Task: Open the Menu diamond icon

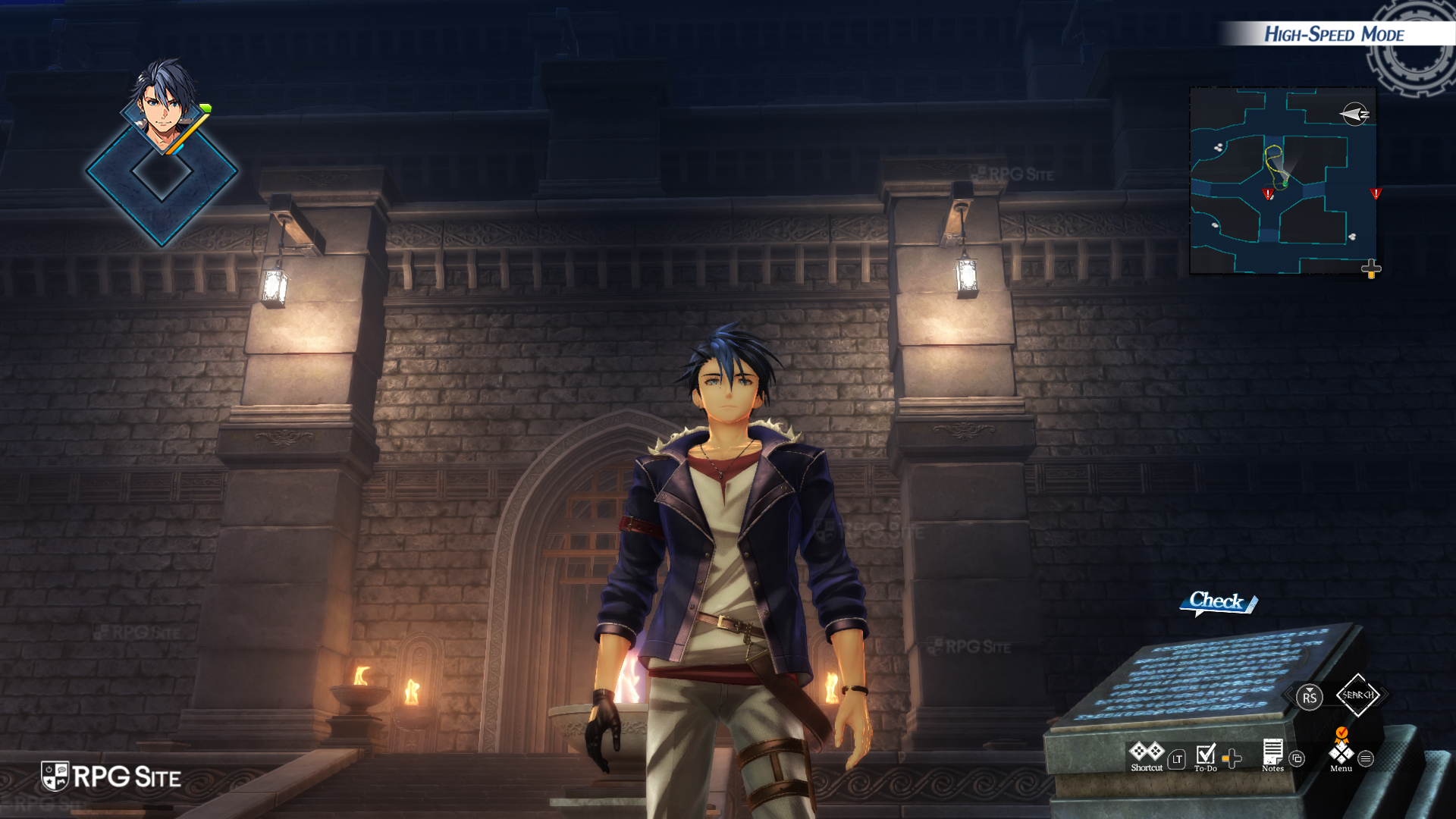Action: click(x=1341, y=752)
